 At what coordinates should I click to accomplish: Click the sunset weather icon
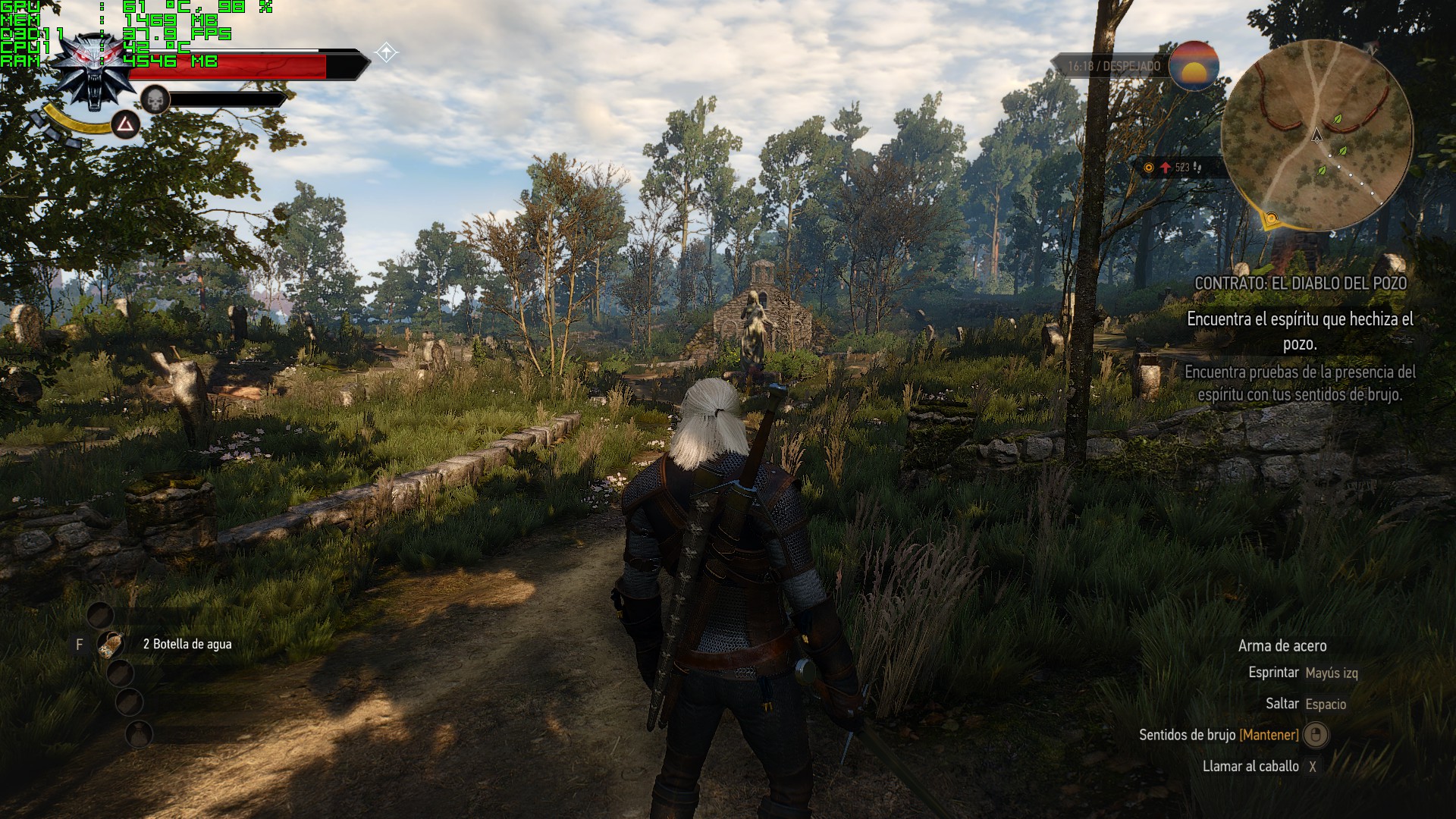1193,66
